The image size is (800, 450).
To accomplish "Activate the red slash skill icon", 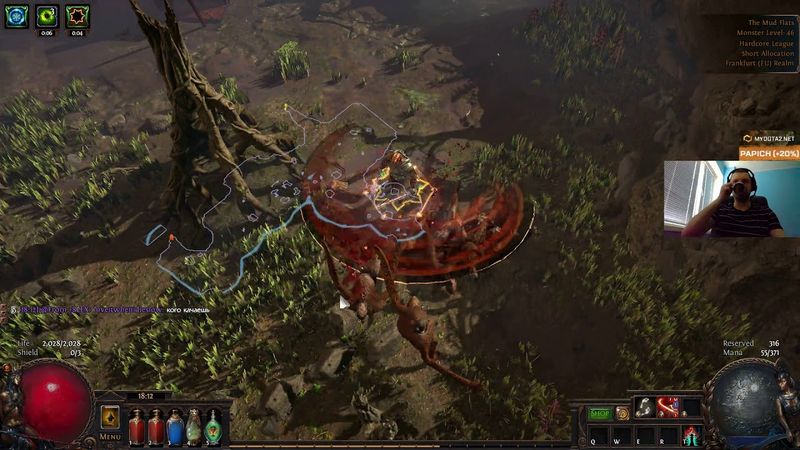I will point(668,407).
